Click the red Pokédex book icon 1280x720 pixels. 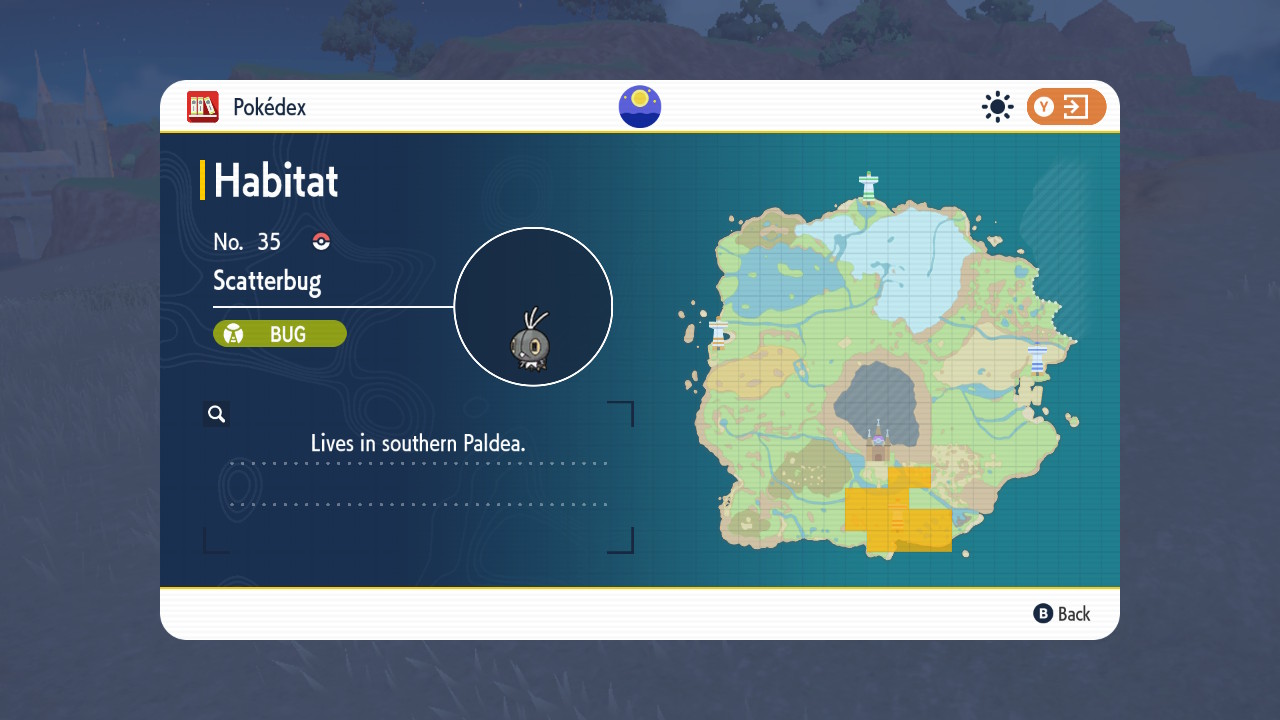[202, 107]
